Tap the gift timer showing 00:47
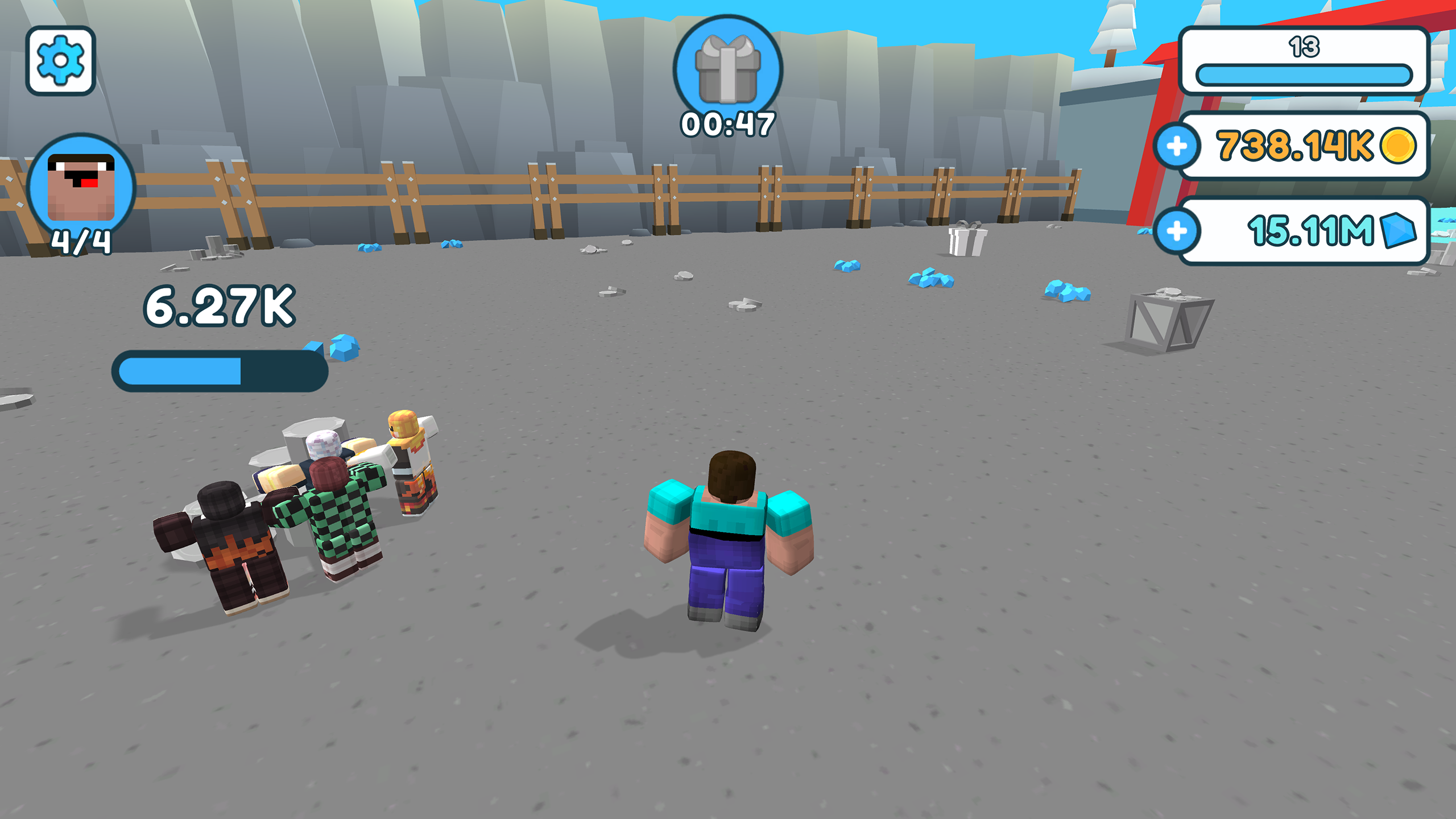This screenshot has width=1456, height=819. (727, 121)
